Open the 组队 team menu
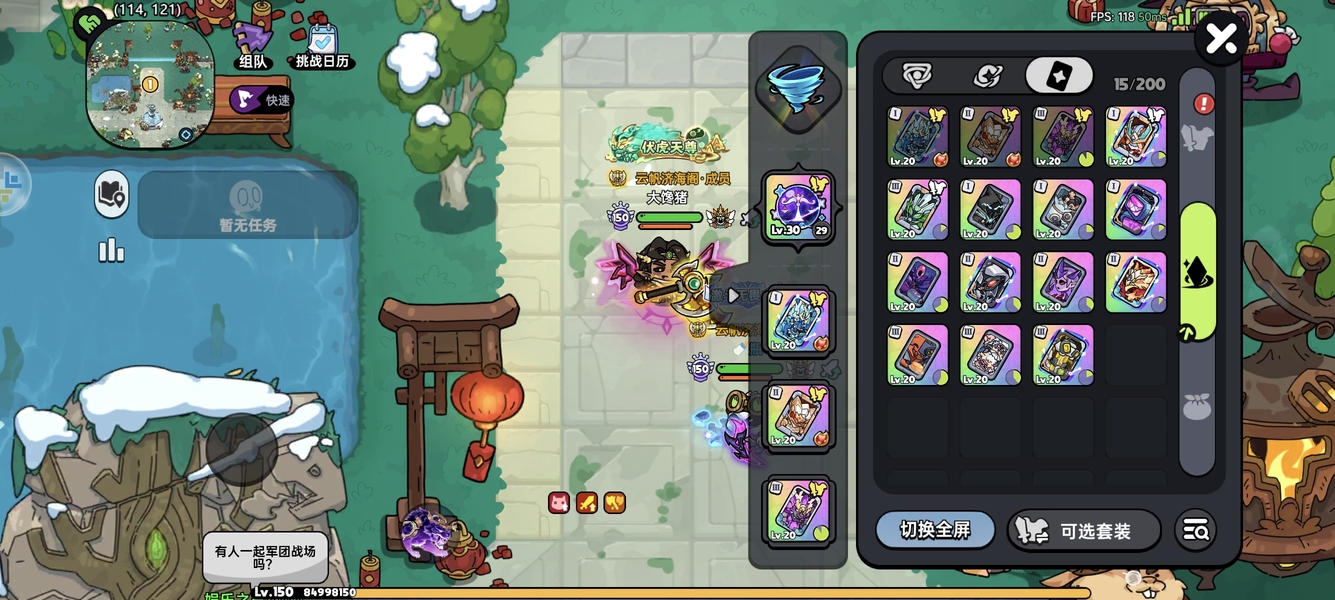Image resolution: width=1335 pixels, height=600 pixels. click(252, 46)
